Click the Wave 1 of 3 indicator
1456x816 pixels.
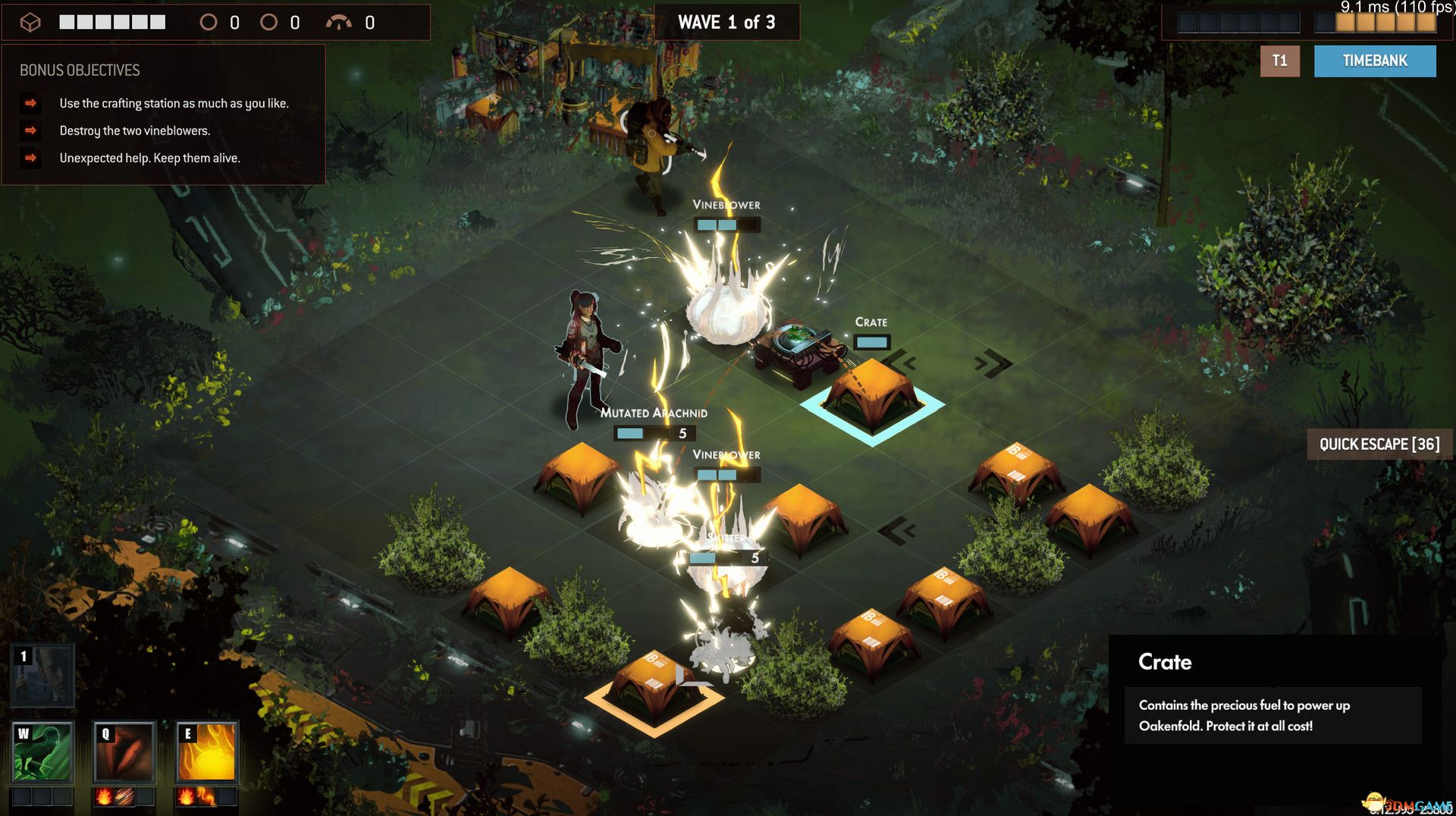click(726, 23)
